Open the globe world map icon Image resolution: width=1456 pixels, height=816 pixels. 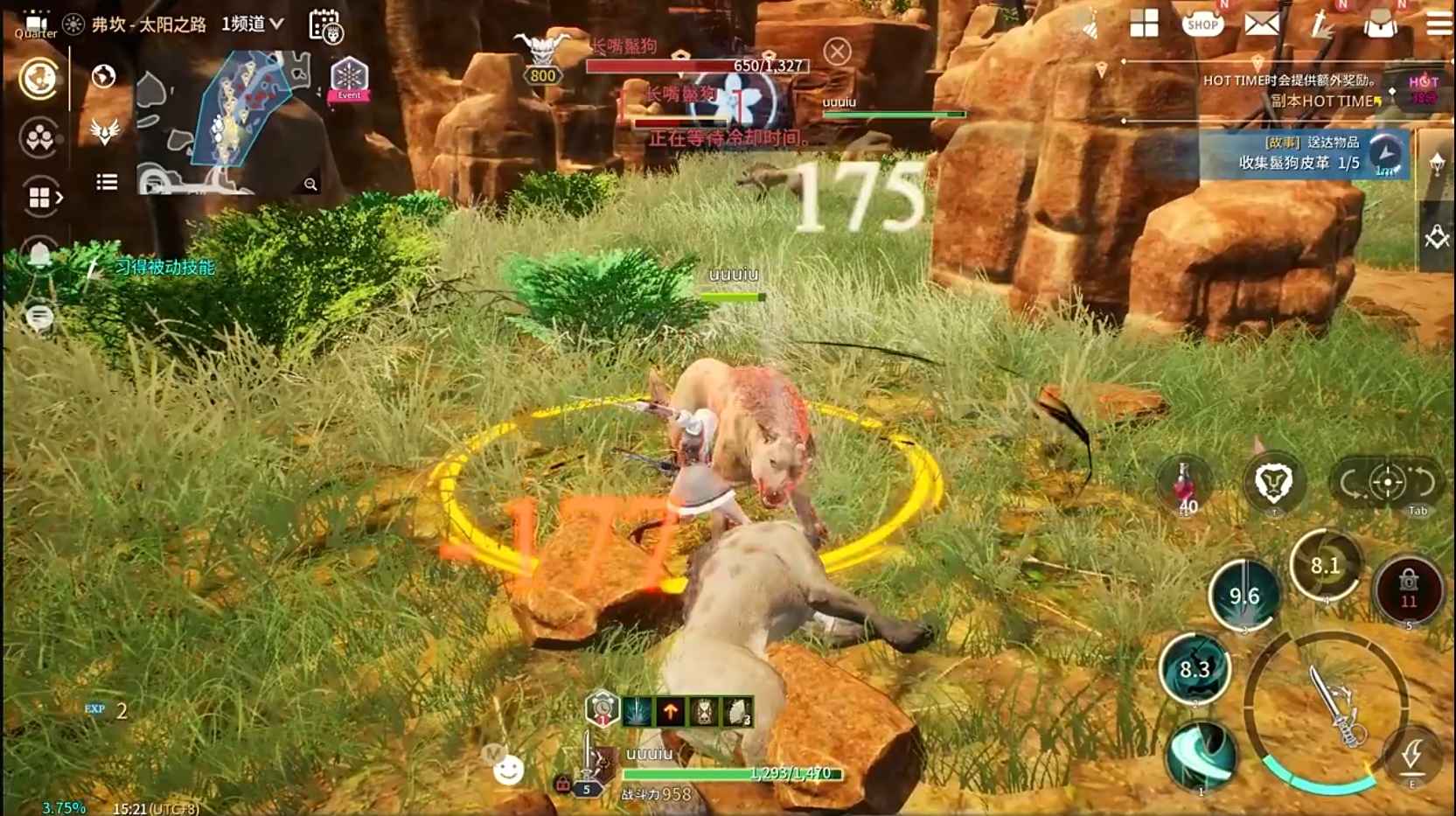coord(103,77)
